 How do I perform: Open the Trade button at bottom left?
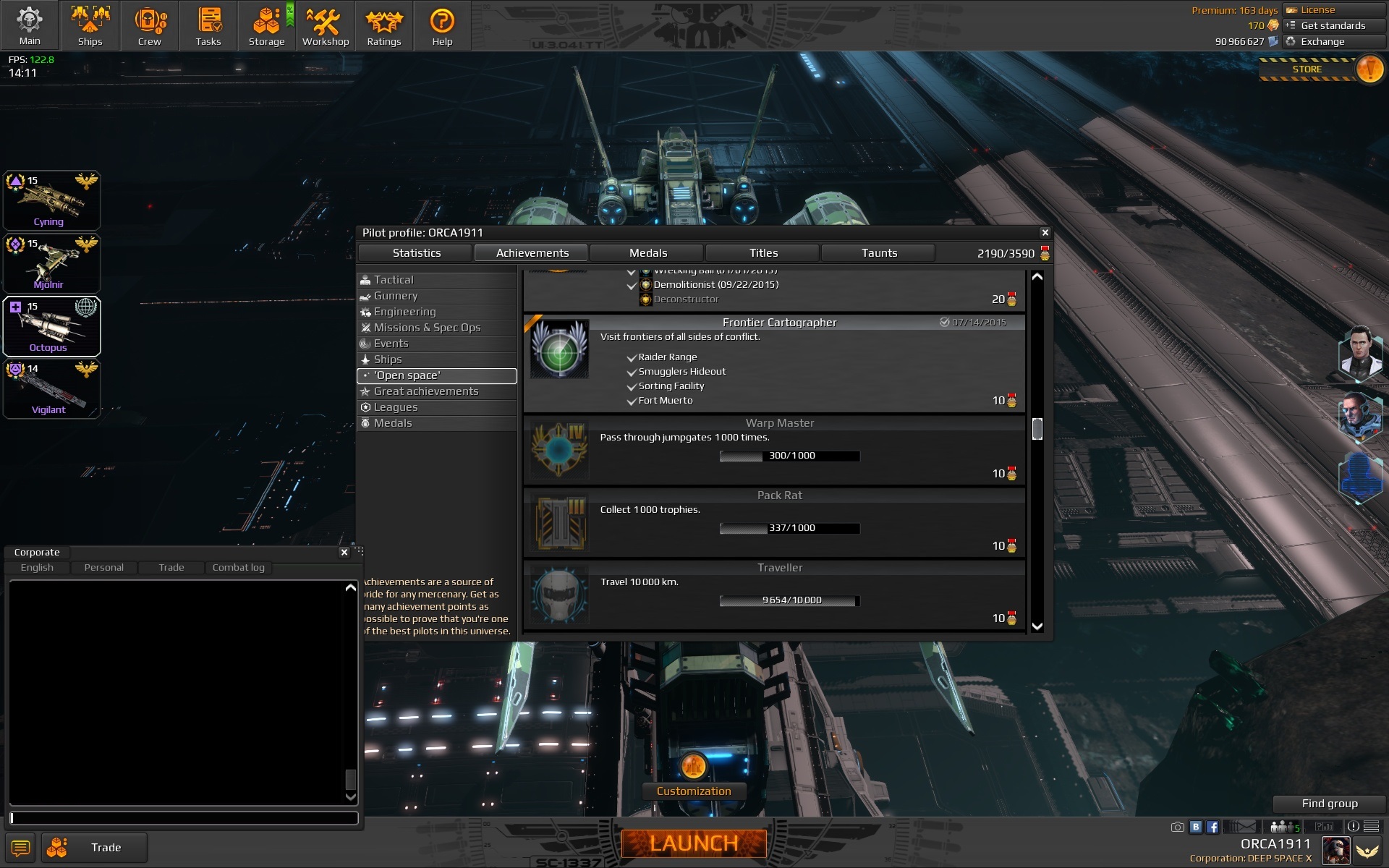(95, 847)
